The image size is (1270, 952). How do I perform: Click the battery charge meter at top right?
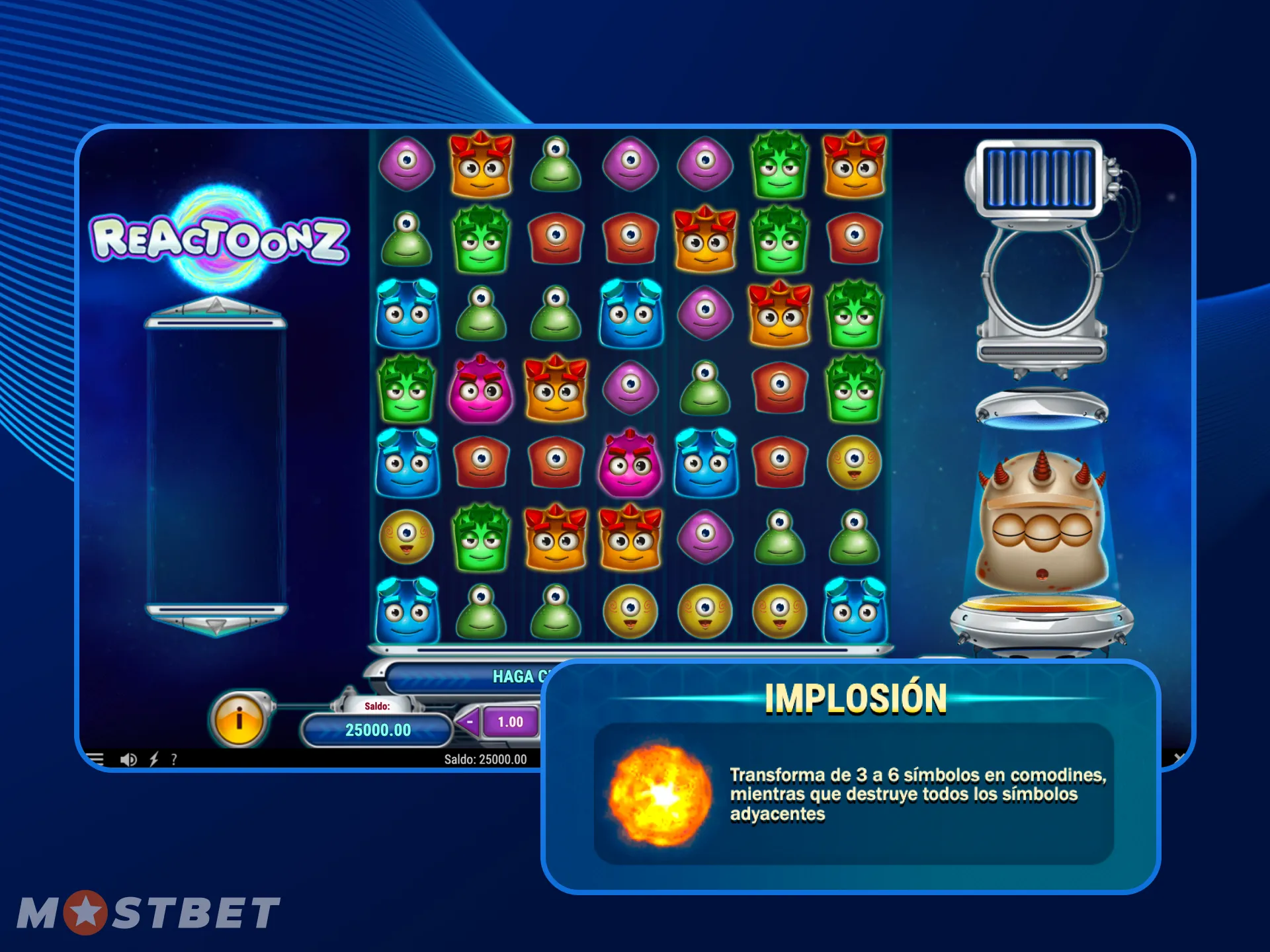(1038, 178)
